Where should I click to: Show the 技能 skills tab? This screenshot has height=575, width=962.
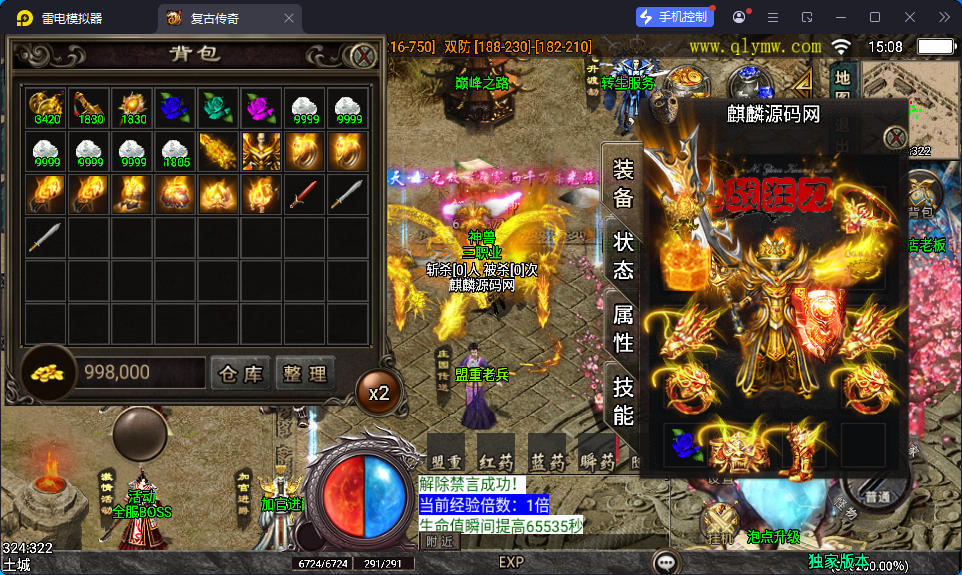tap(623, 401)
